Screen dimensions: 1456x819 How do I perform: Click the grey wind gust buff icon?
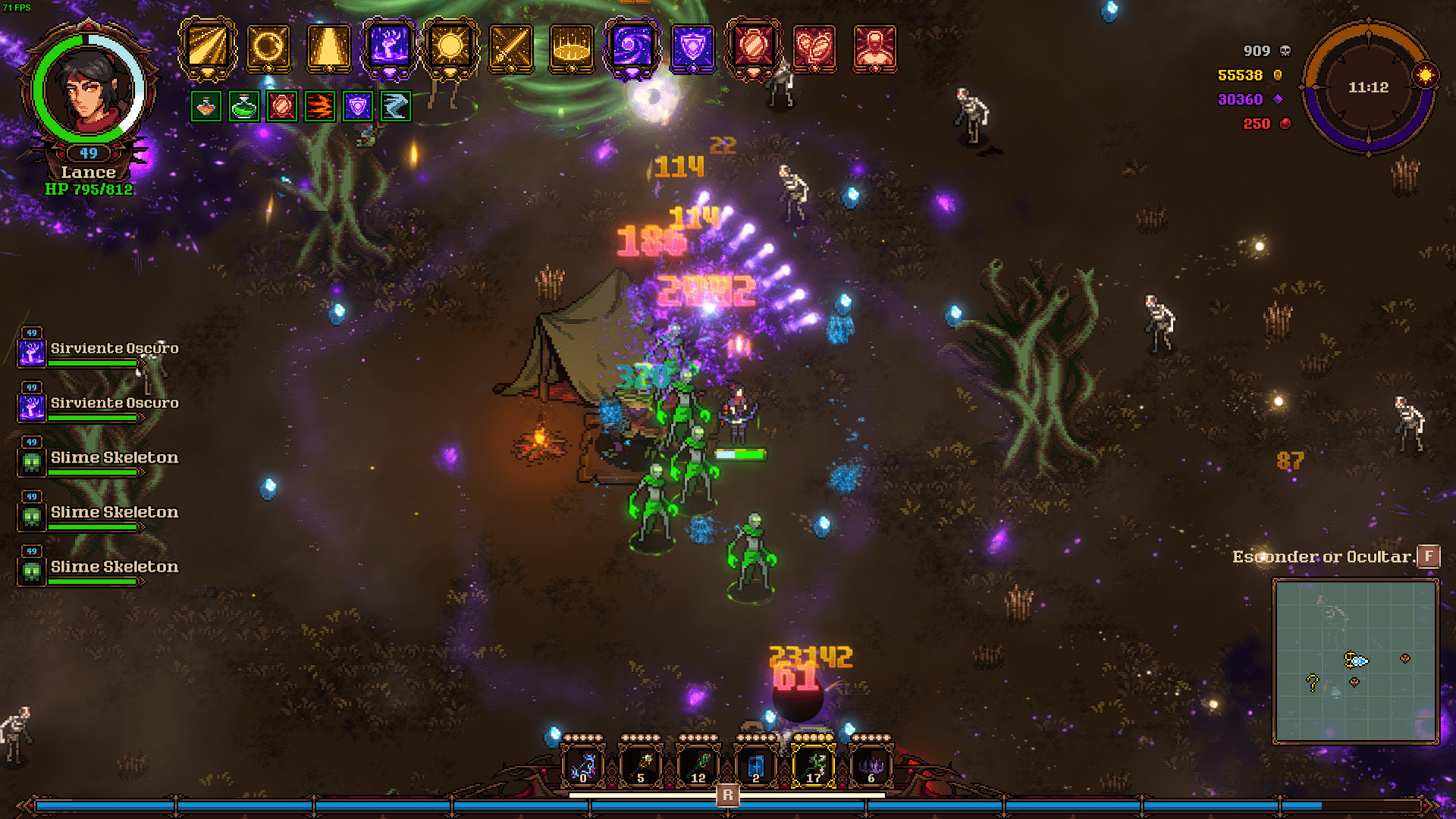(x=395, y=107)
